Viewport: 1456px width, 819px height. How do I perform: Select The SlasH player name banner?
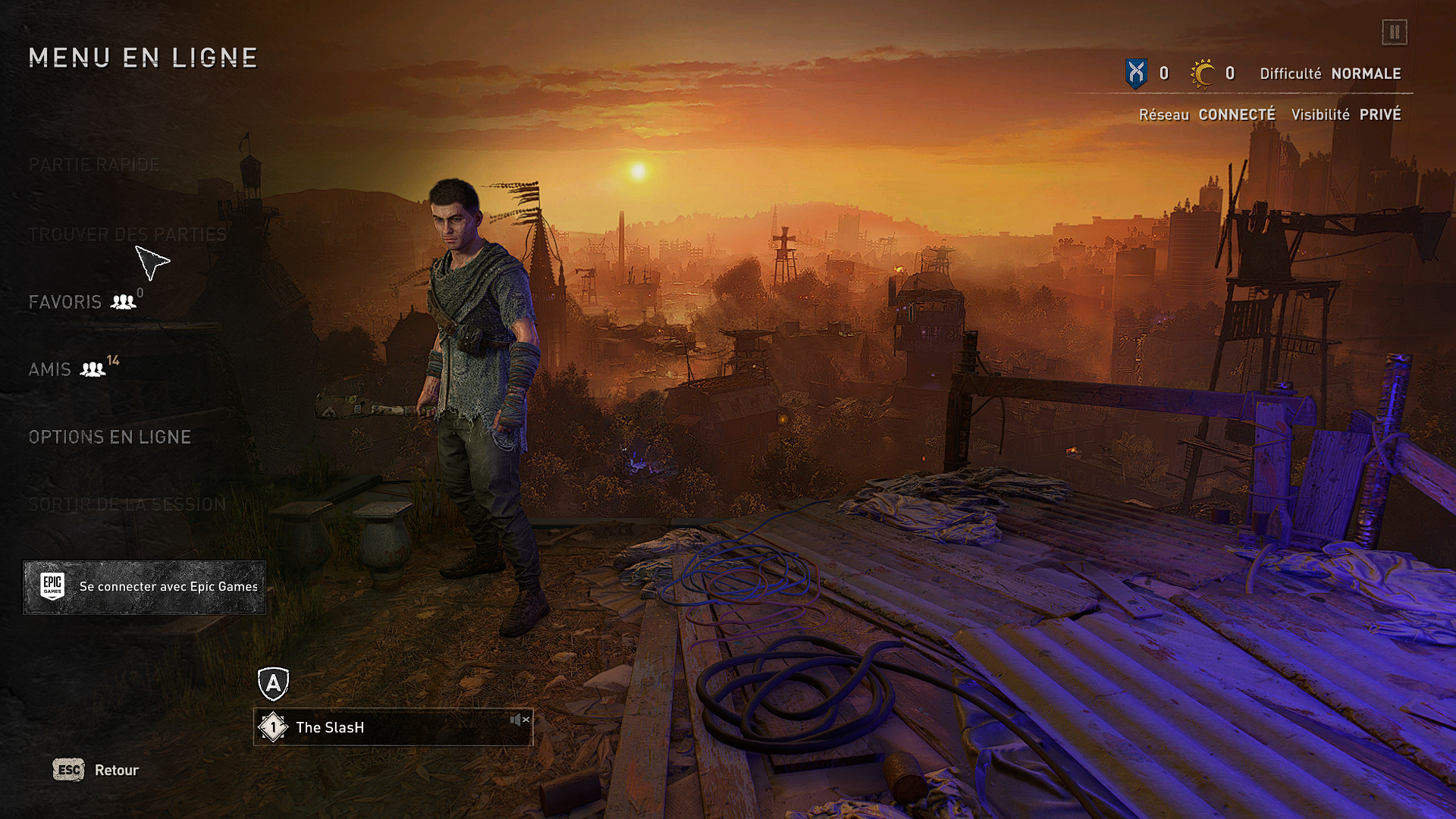pyautogui.click(x=330, y=727)
